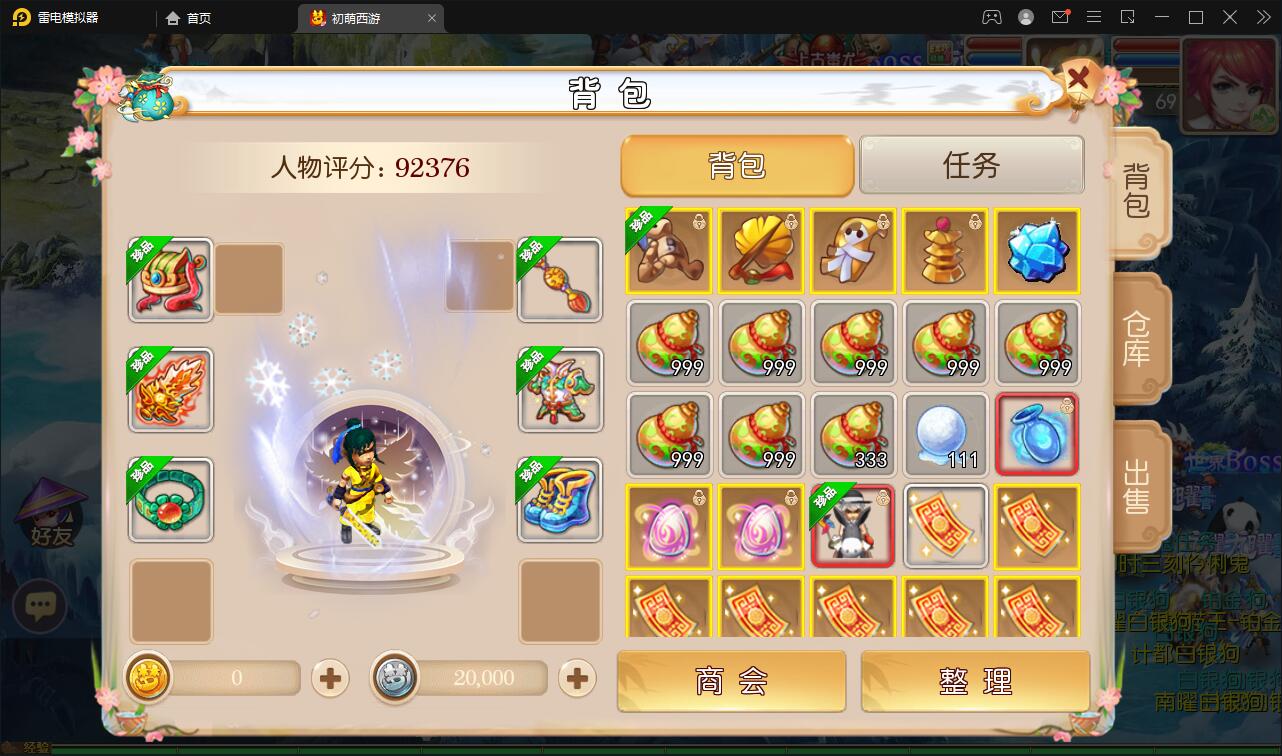The width and height of the screenshot is (1282, 756).
Task: Select the blue crystal item in the bag
Action: pyautogui.click(x=1037, y=251)
